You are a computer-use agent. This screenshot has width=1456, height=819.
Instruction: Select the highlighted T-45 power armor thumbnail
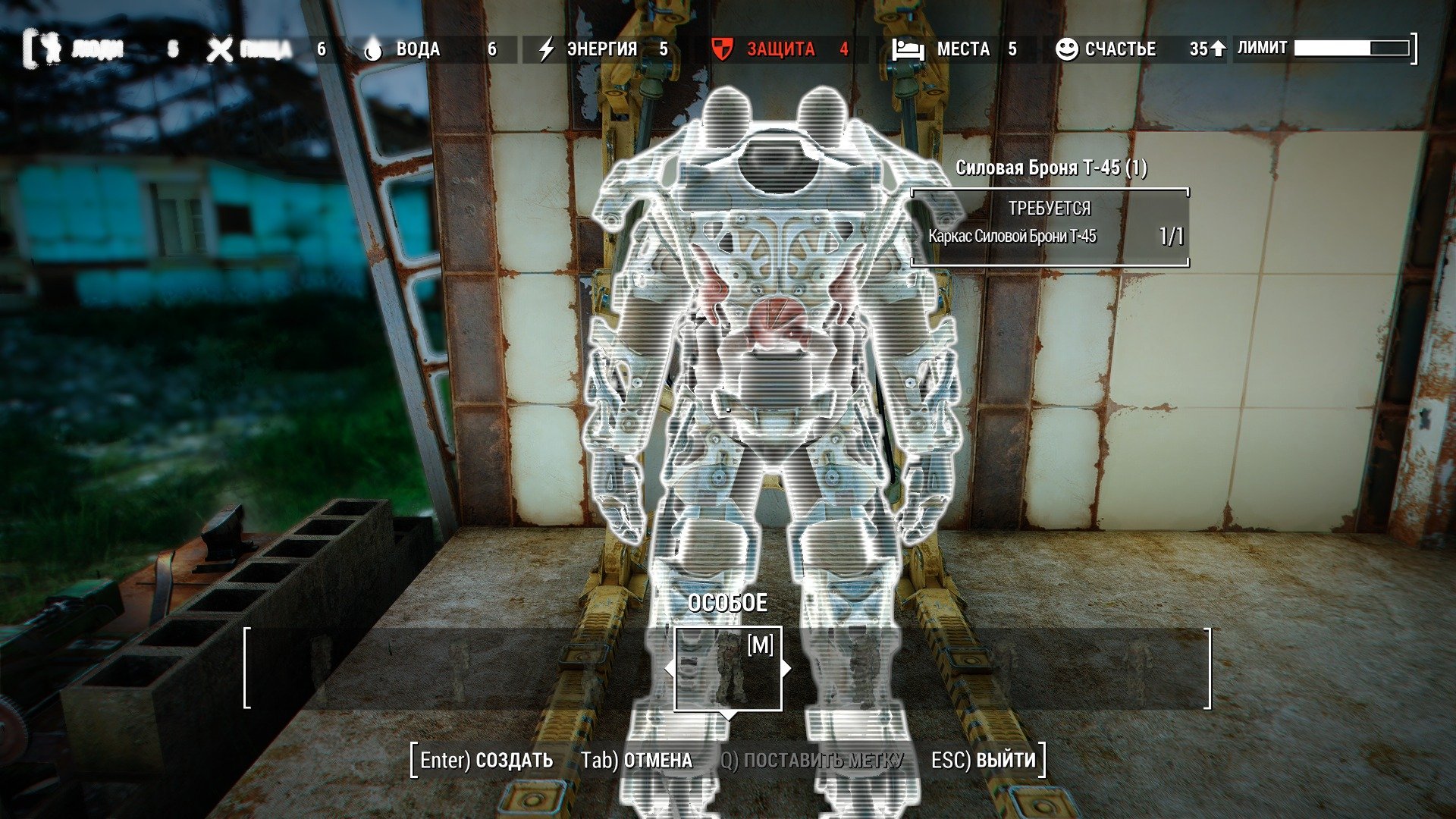(728, 669)
